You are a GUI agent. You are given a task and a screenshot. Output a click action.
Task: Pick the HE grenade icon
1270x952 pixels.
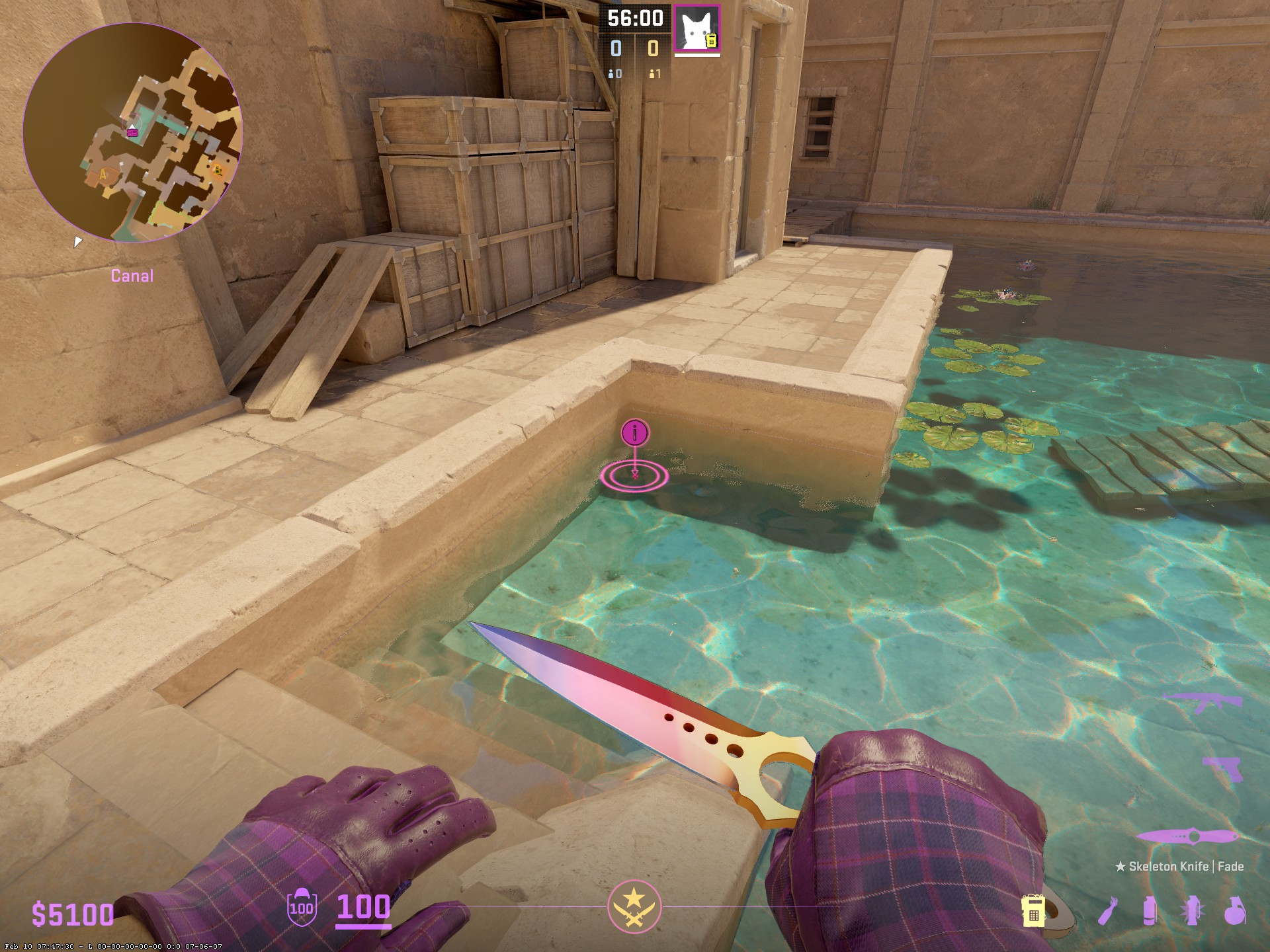1234,911
